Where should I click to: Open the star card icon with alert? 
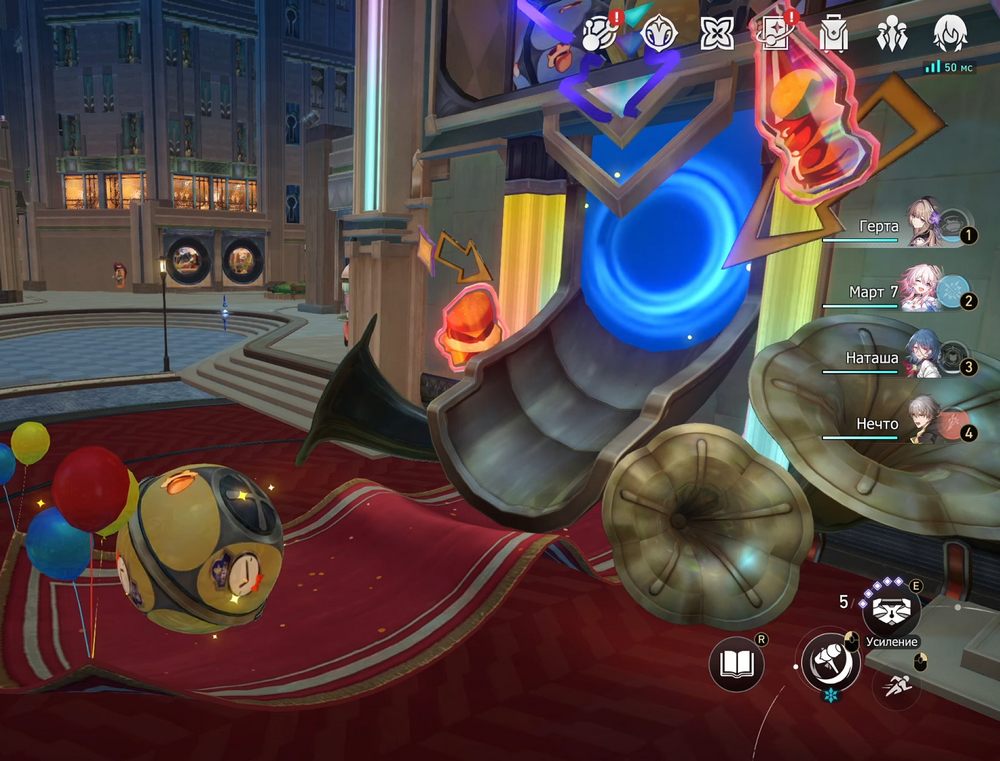774,34
